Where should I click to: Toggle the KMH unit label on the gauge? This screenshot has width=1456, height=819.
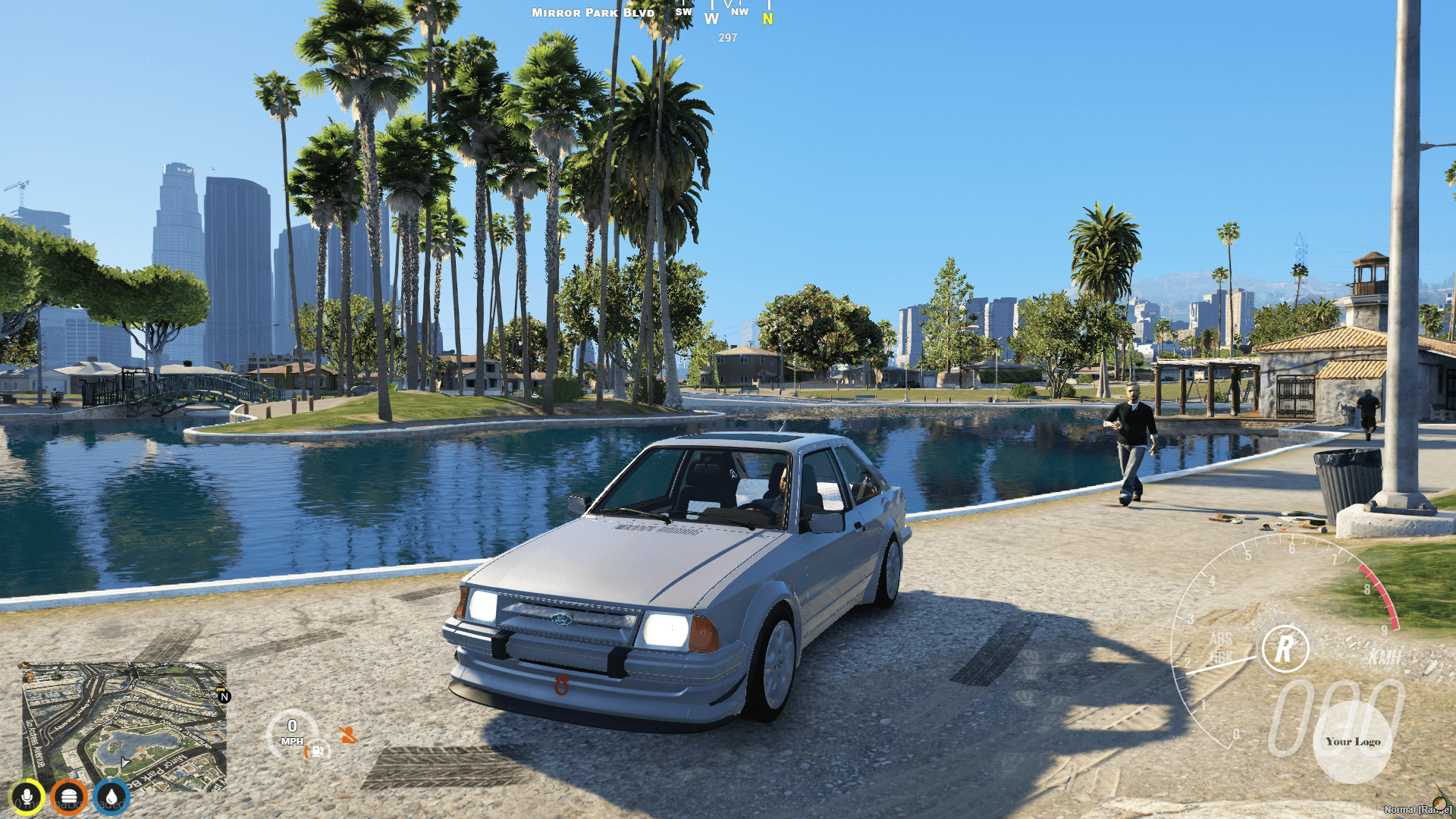coord(1384,657)
